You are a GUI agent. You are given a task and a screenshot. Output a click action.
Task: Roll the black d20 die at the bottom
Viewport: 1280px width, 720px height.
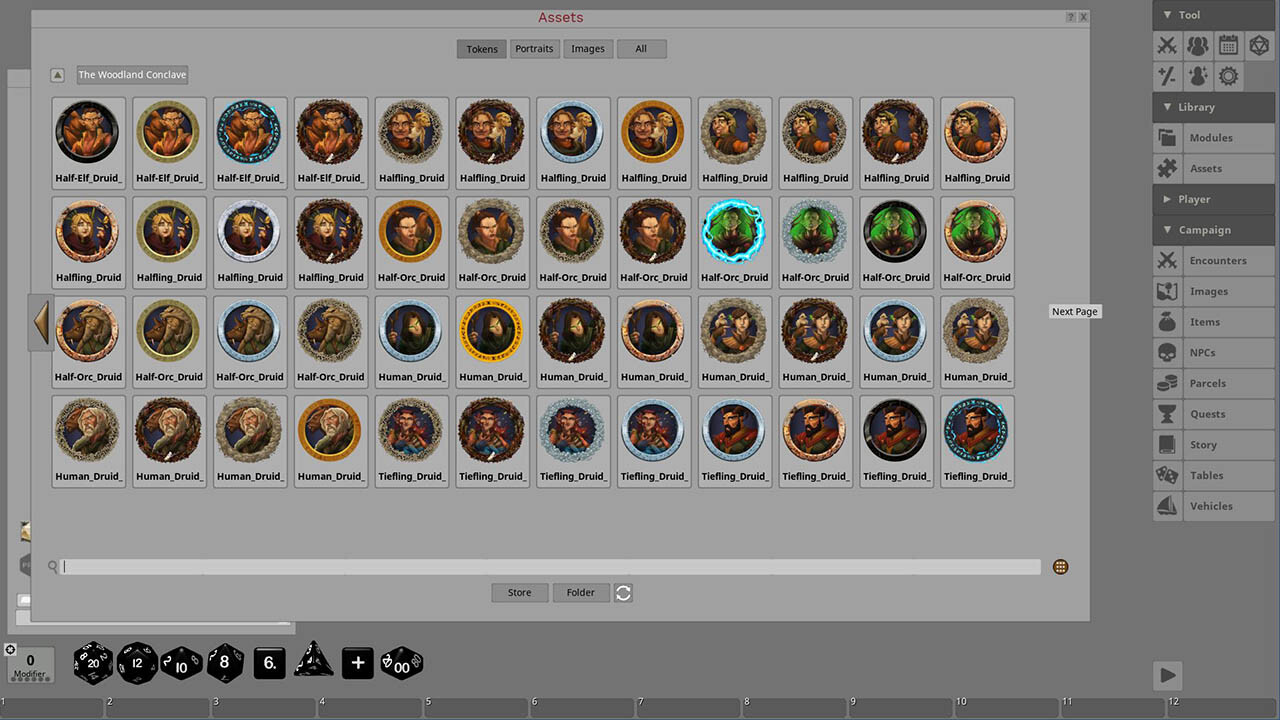coord(93,663)
